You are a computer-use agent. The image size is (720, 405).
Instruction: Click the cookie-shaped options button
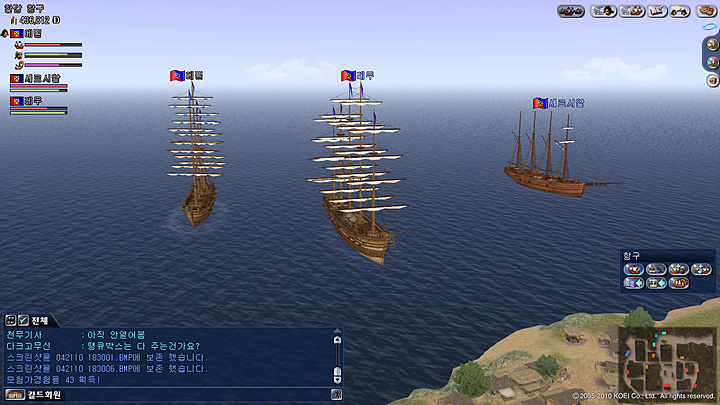coord(705,11)
